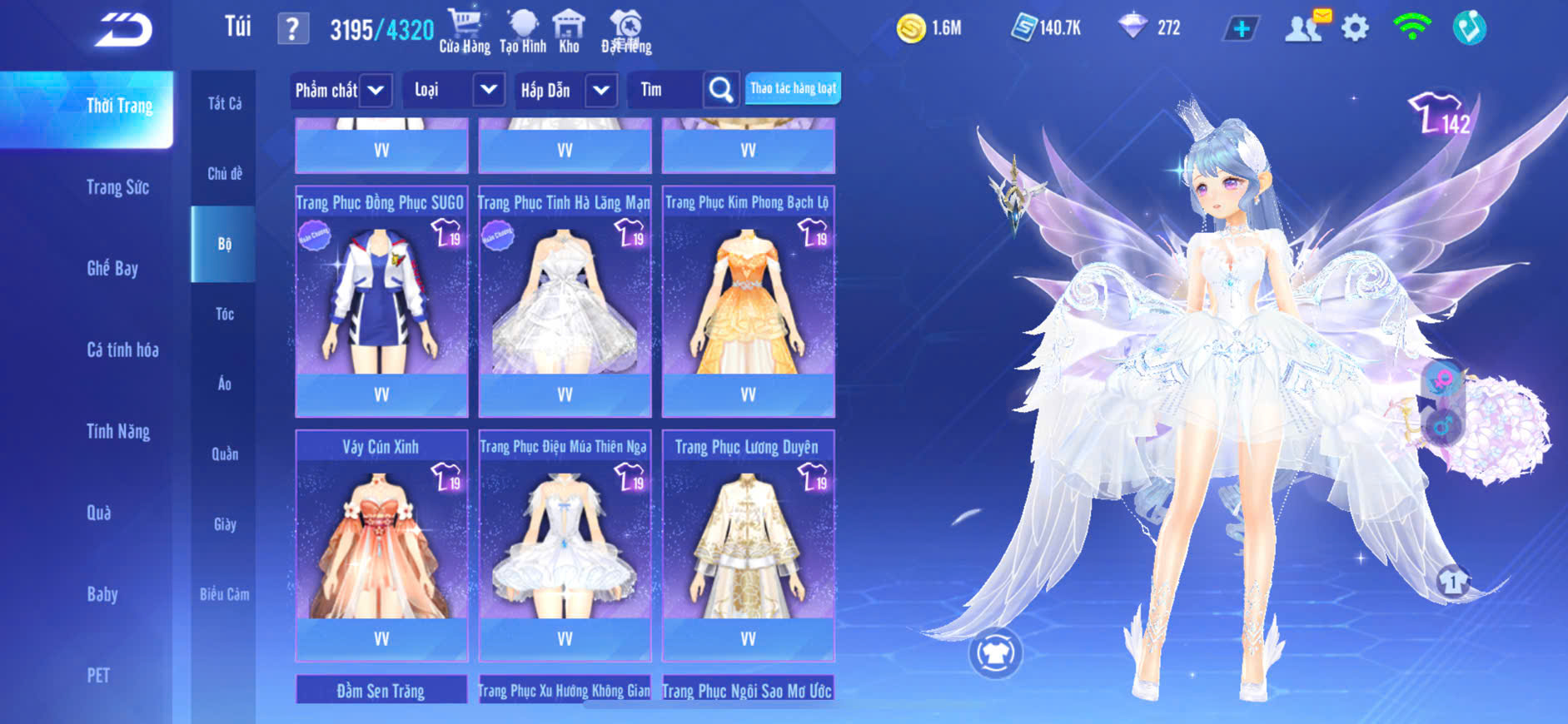Open the Kho storage
This screenshot has height=724, width=1568.
click(x=569, y=31)
